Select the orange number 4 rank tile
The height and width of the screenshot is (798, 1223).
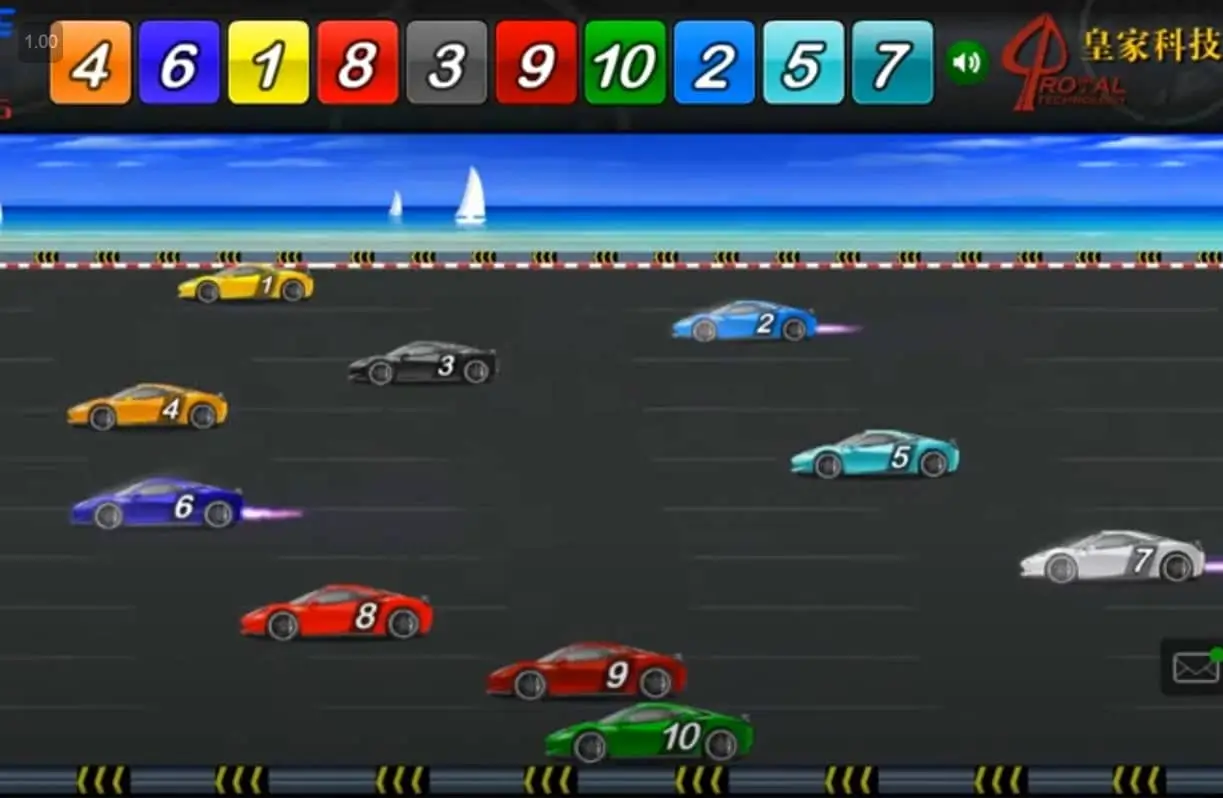click(x=90, y=63)
